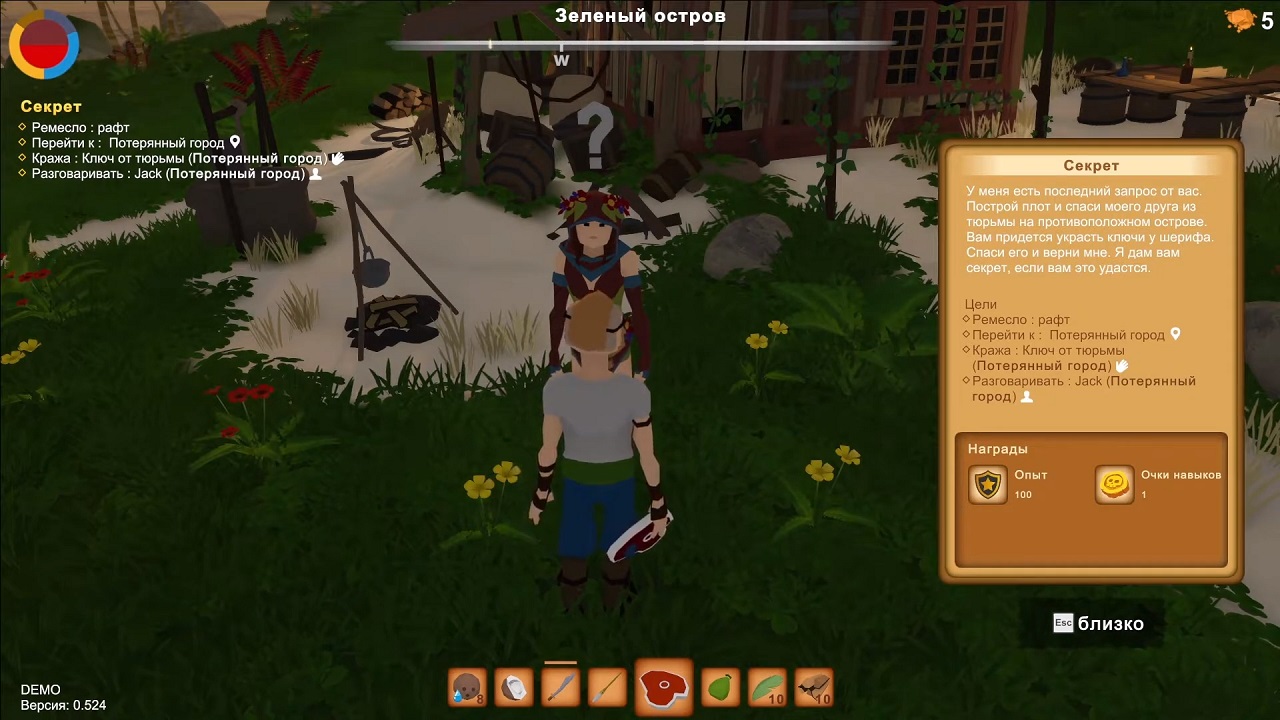Close the quest panel via «близко»
1280x720 pixels.
(1098, 624)
